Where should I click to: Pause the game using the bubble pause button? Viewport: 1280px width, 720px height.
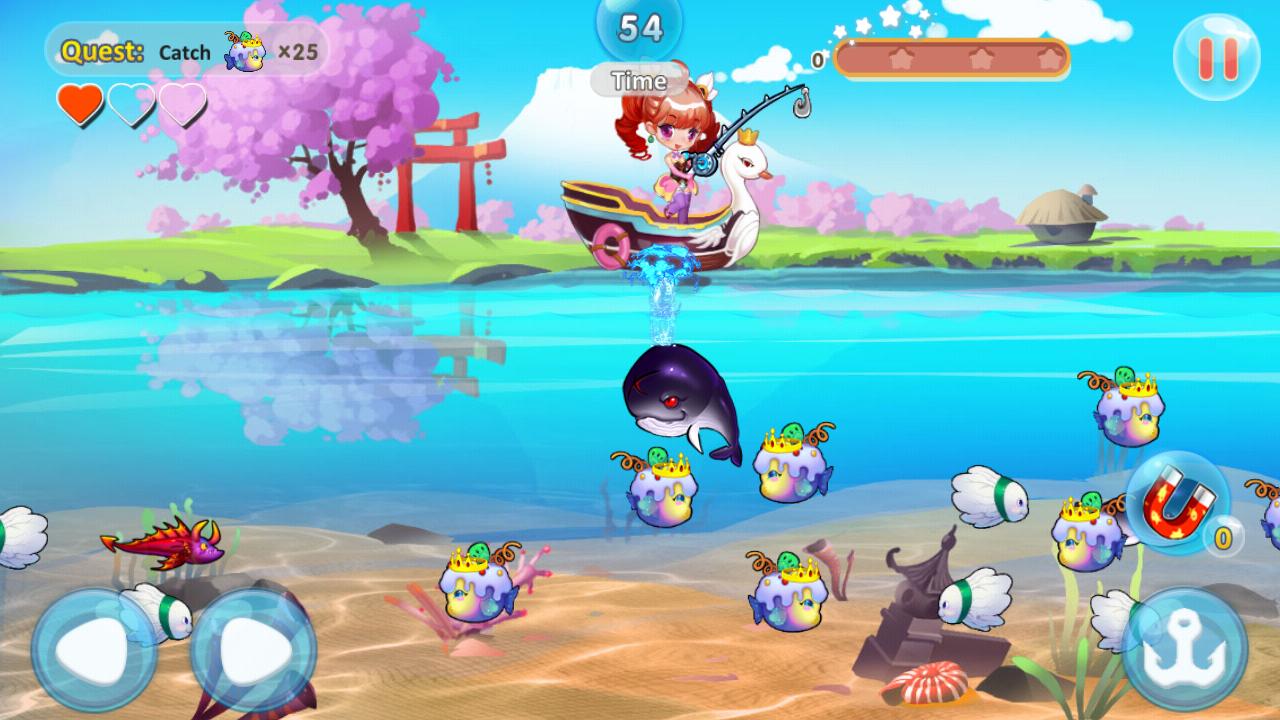pos(1218,57)
